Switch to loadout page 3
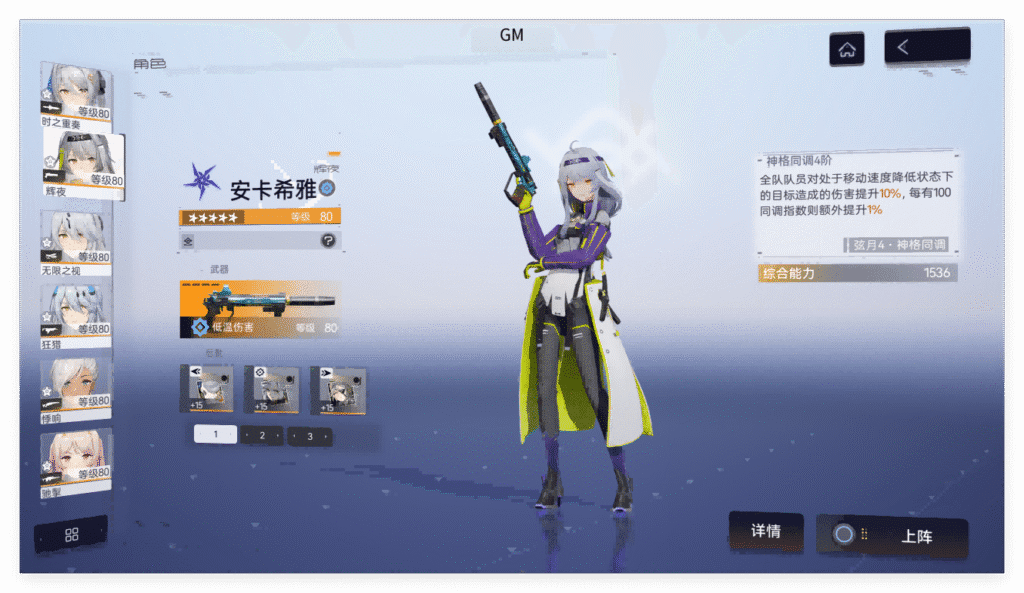This screenshot has width=1024, height=593. [x=310, y=435]
